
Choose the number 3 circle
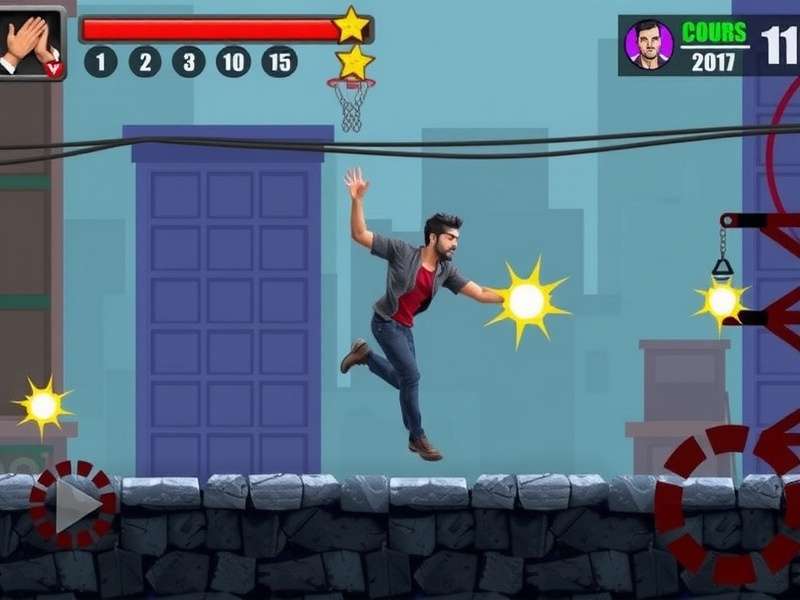[x=188, y=62]
